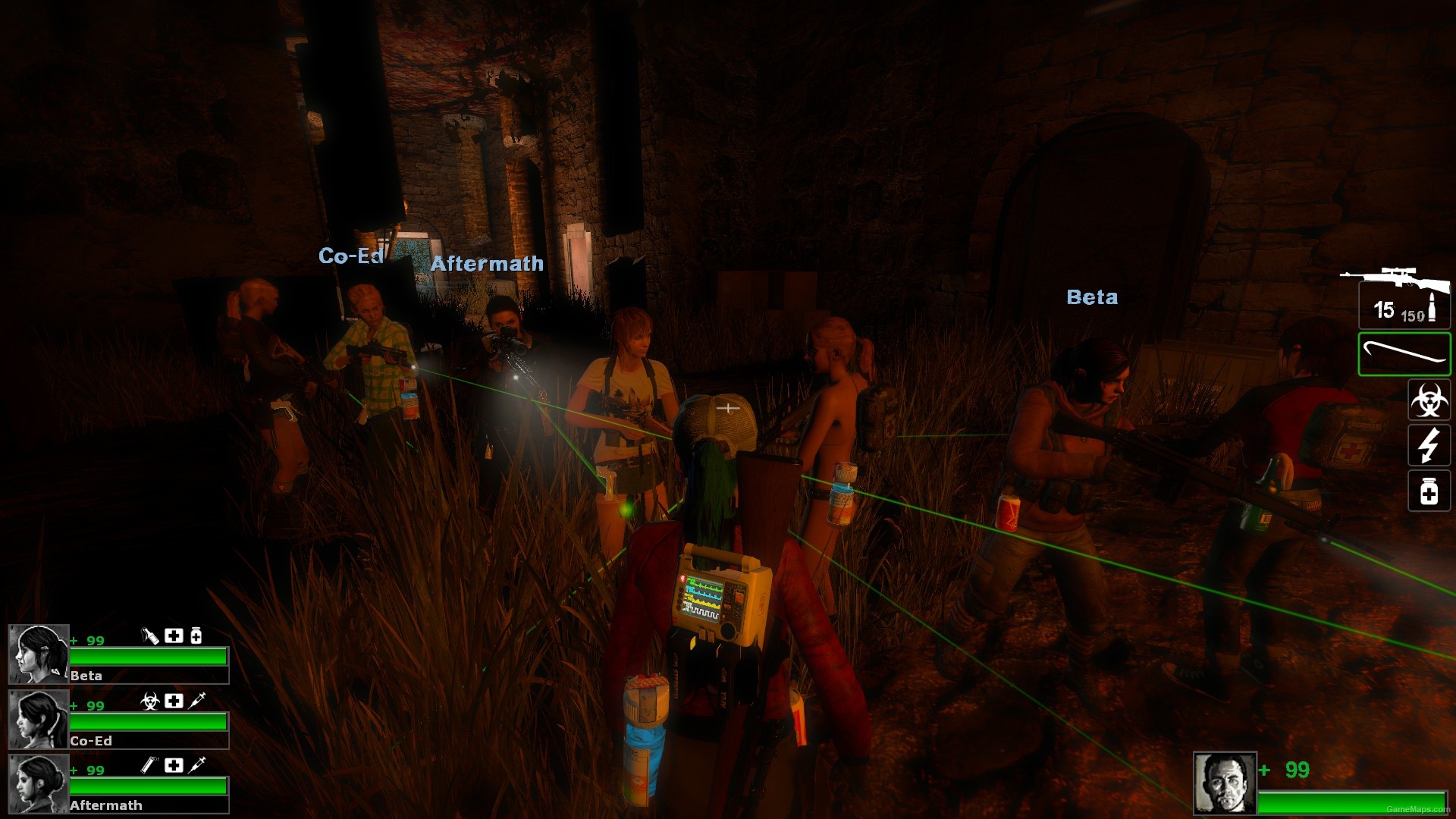This screenshot has width=1456, height=819.
Task: Click Beta's molotov icon
Action: point(150,635)
